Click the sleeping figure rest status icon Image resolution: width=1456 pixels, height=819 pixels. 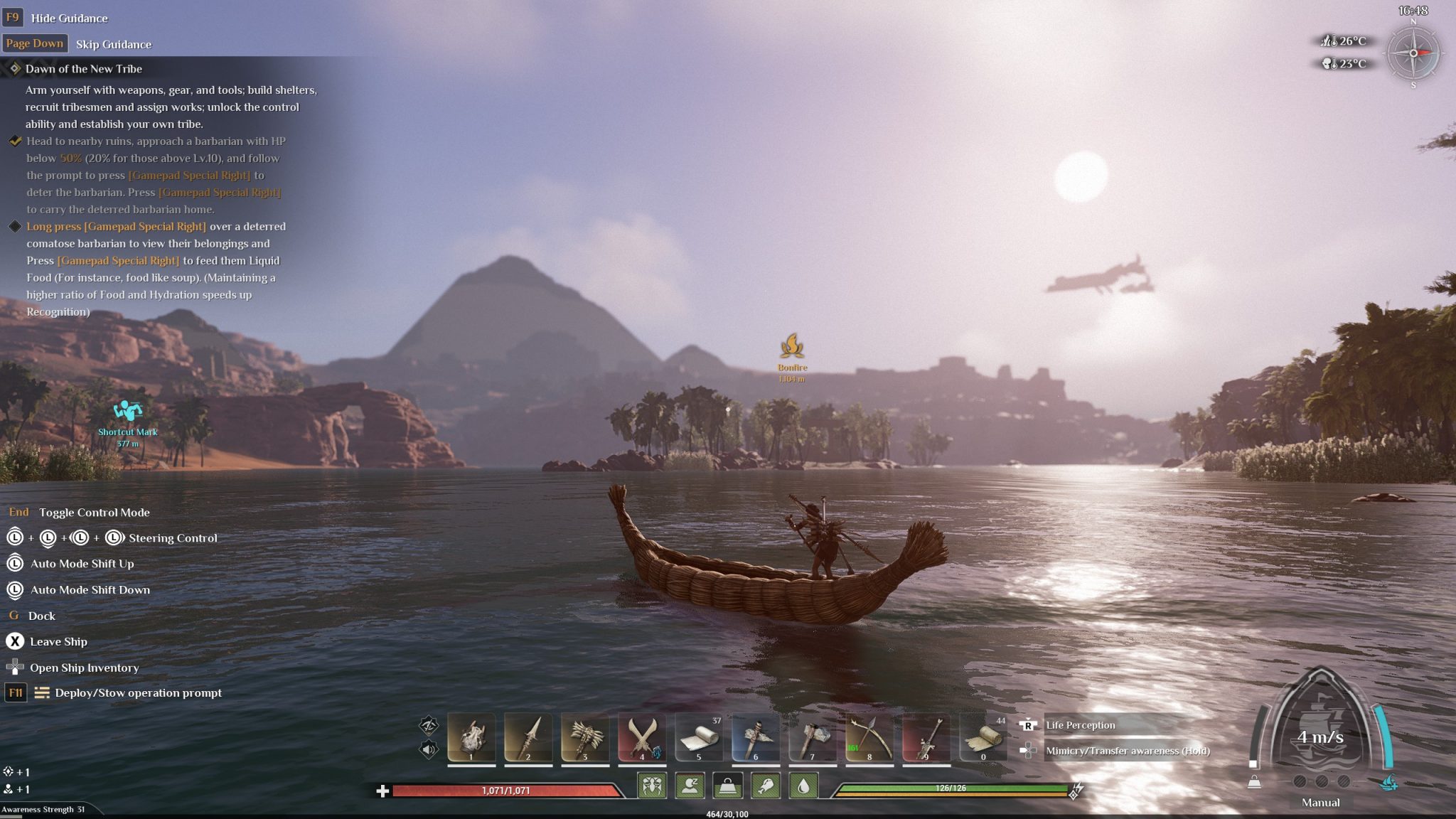point(690,786)
